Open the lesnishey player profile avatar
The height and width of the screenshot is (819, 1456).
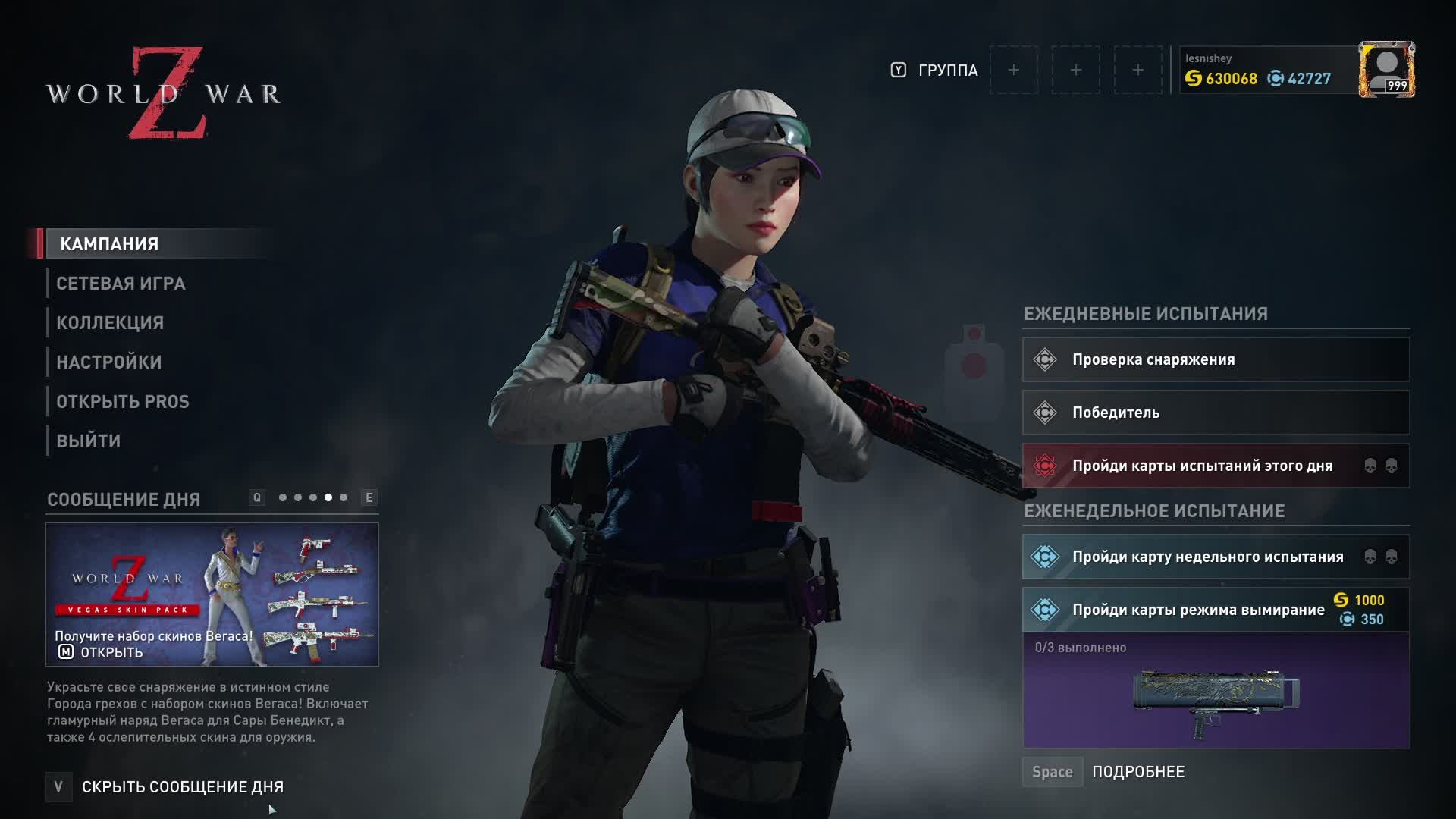(1386, 70)
